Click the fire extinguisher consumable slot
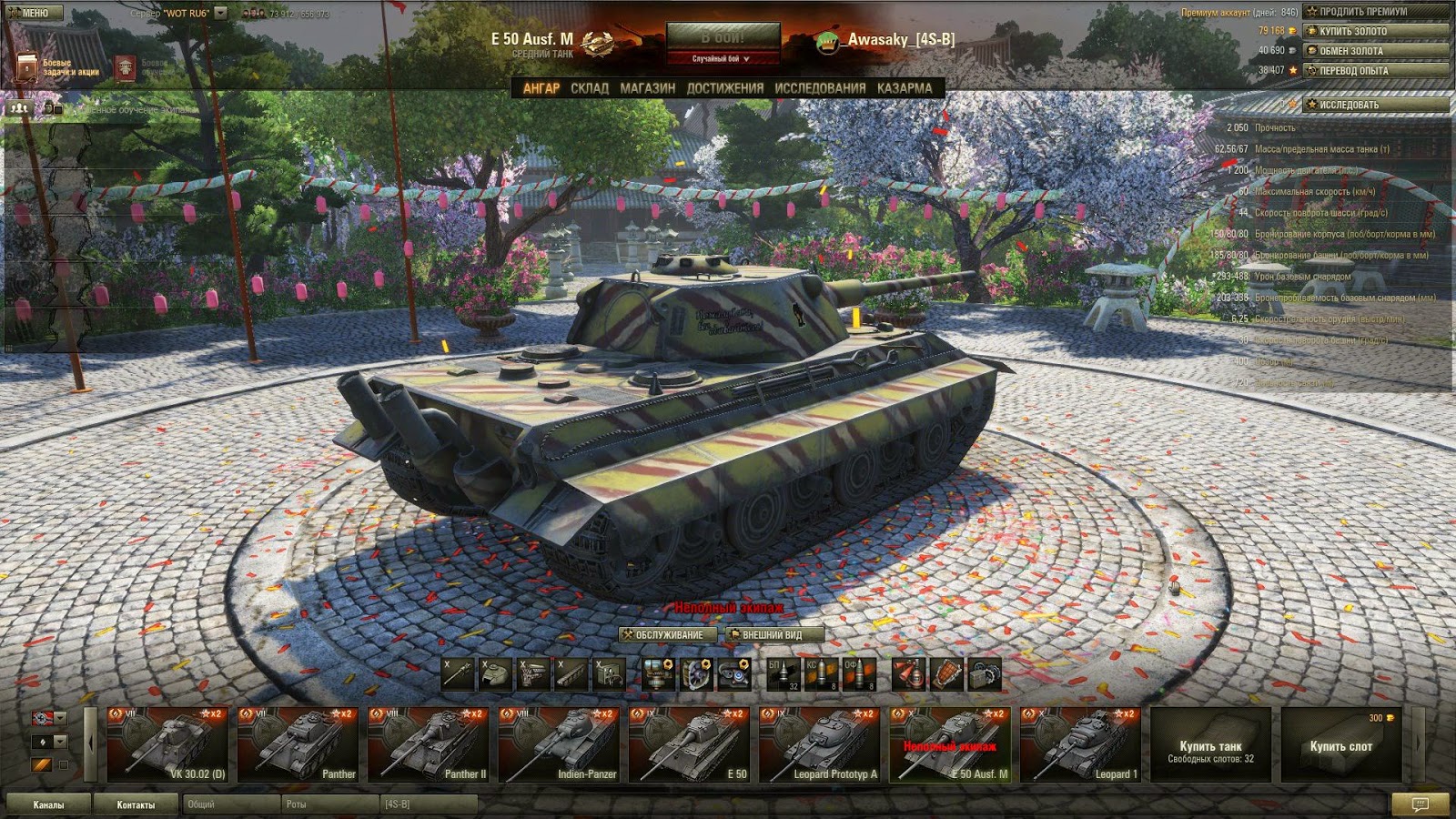1456x819 pixels. (908, 674)
